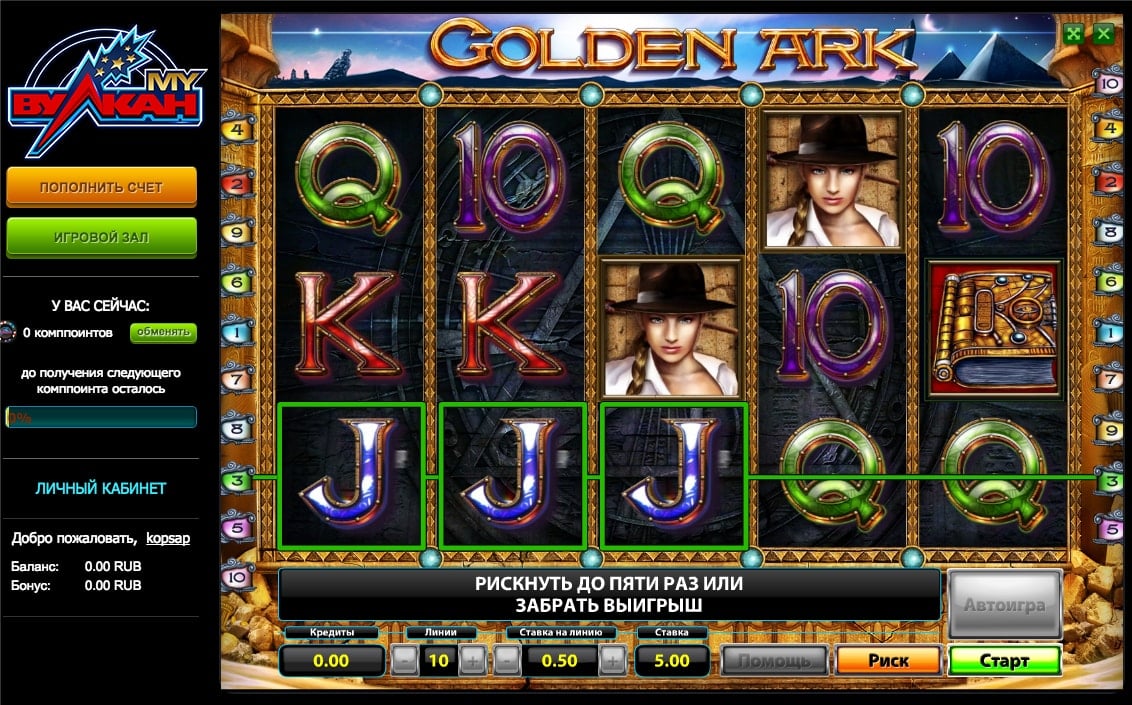Click the kopsap username link
Screen dimensions: 1132x705
coord(168,538)
